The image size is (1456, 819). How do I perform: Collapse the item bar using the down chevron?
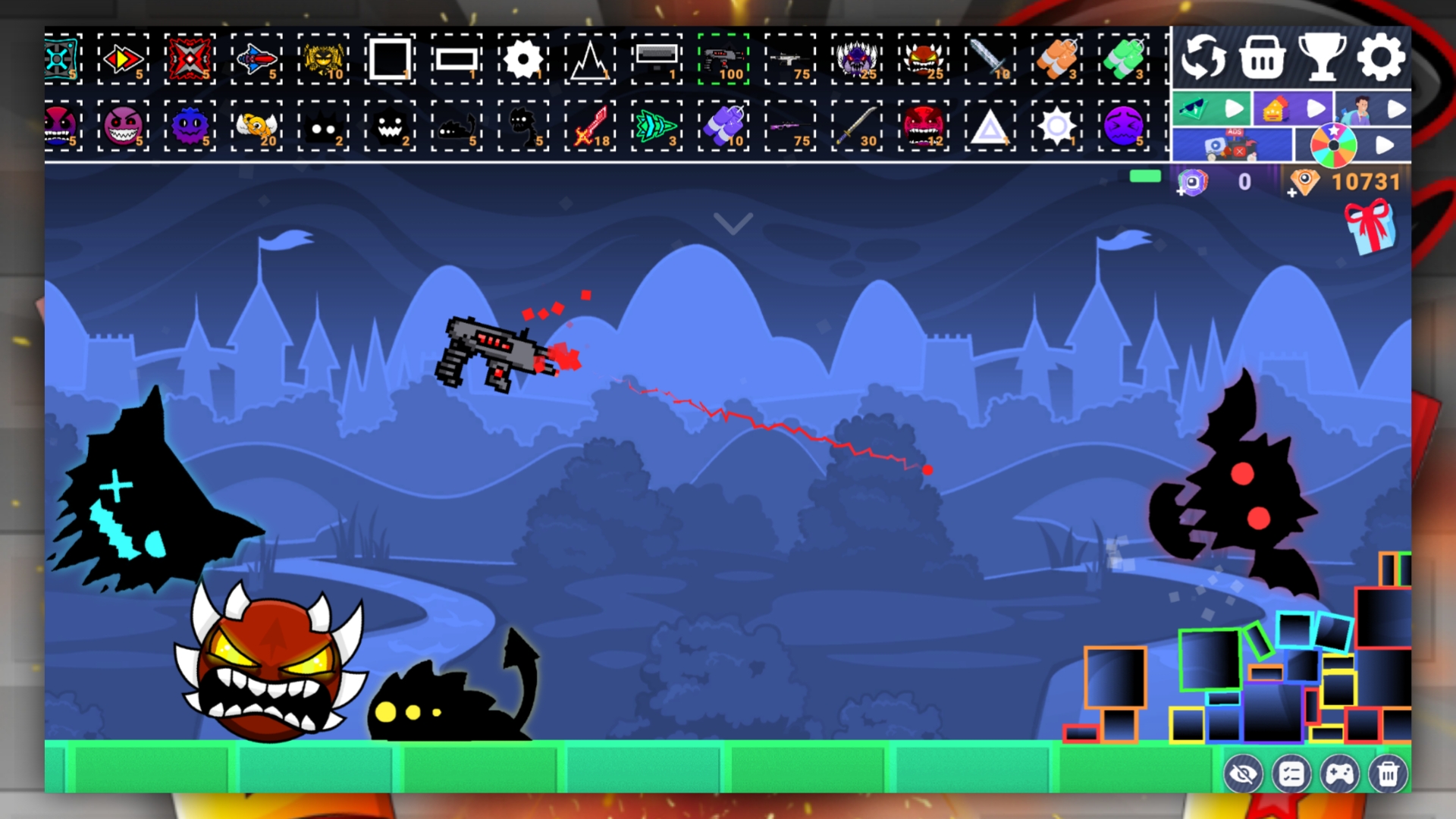pos(734,224)
